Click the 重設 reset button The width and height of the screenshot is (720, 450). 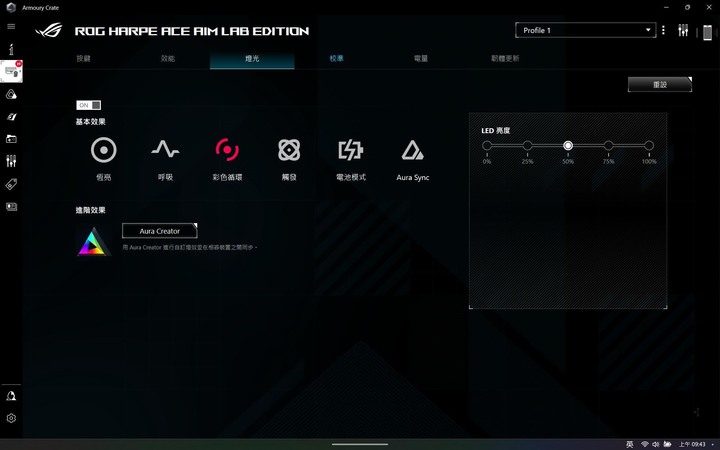coord(659,85)
